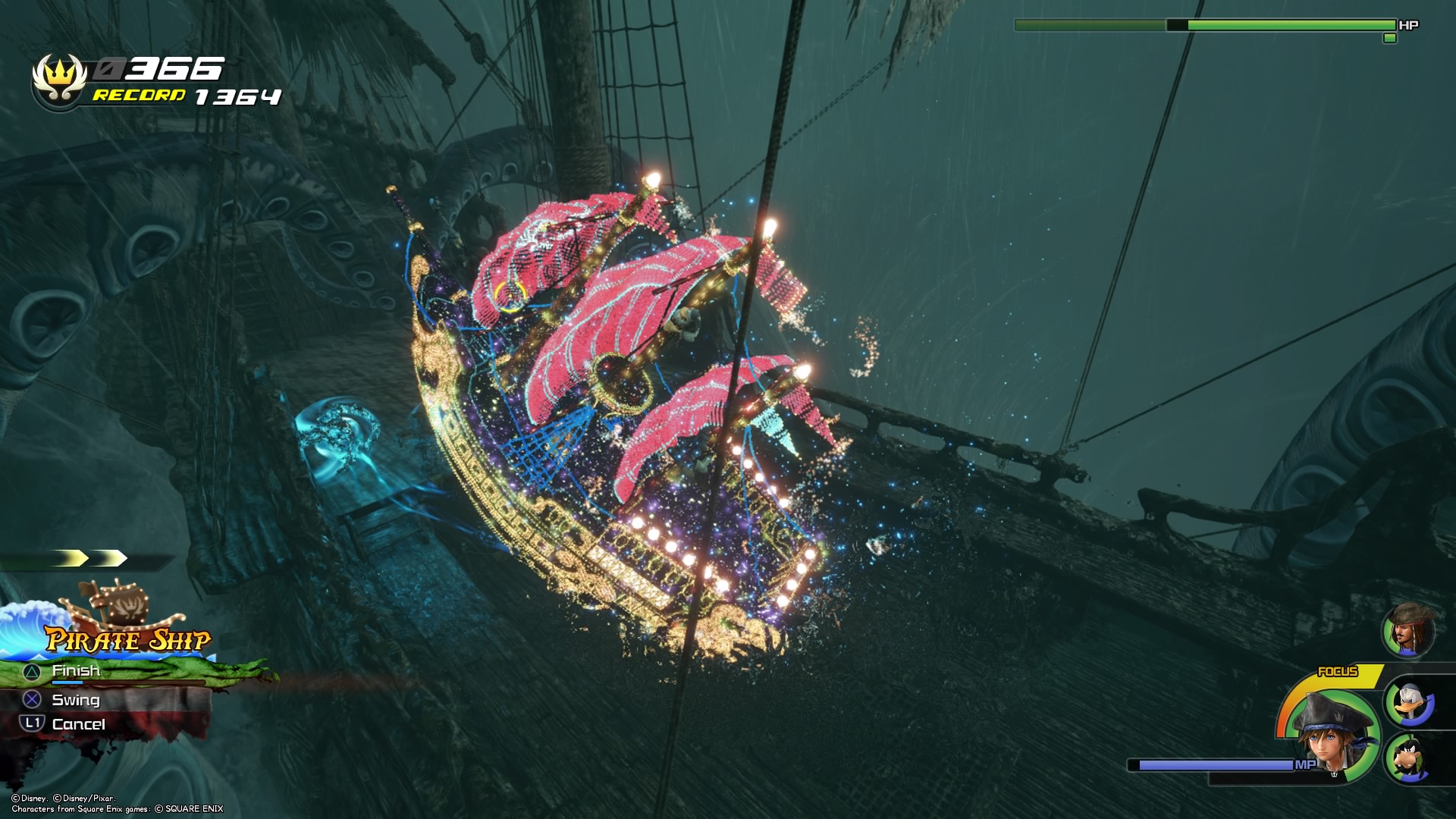Activate the Swing command

point(74,700)
